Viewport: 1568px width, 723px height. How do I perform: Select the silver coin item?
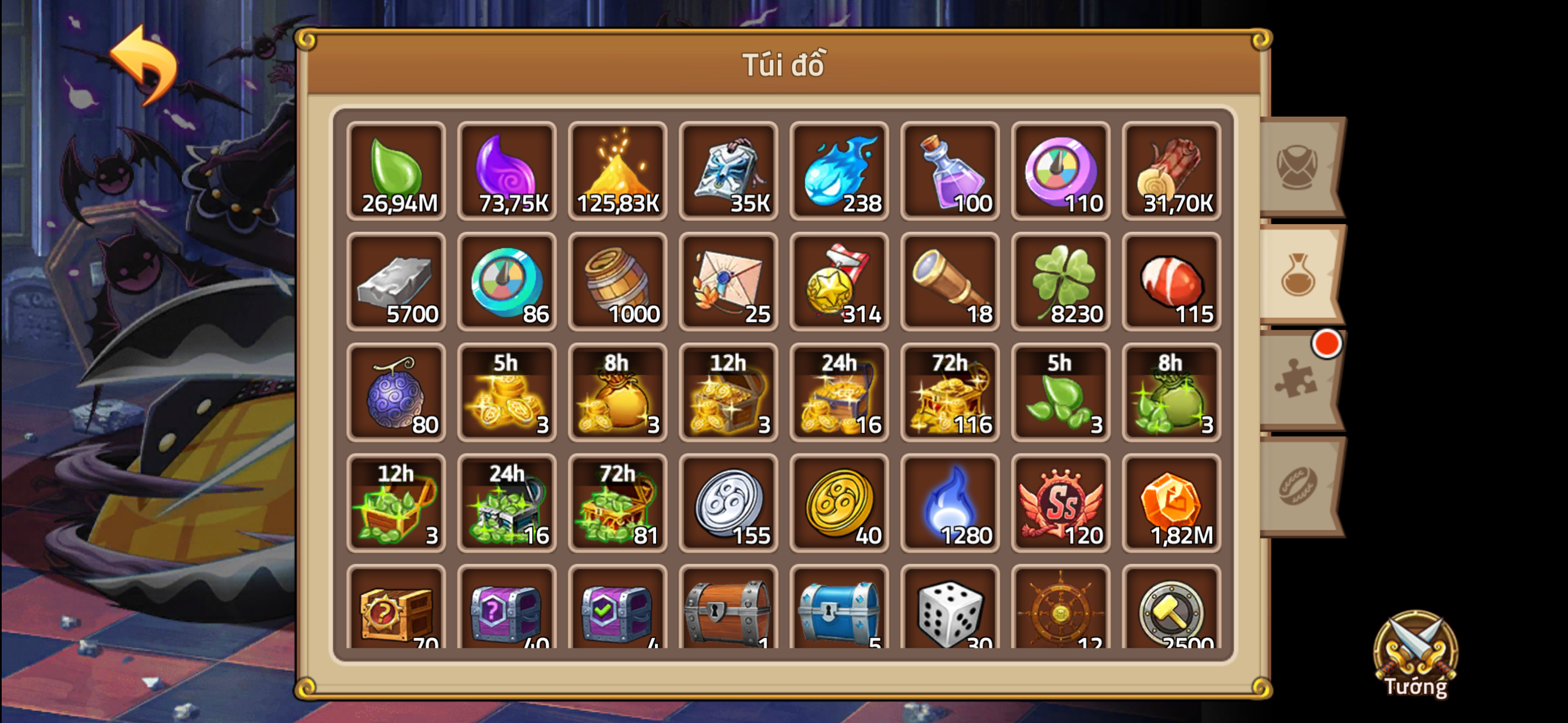click(x=728, y=504)
